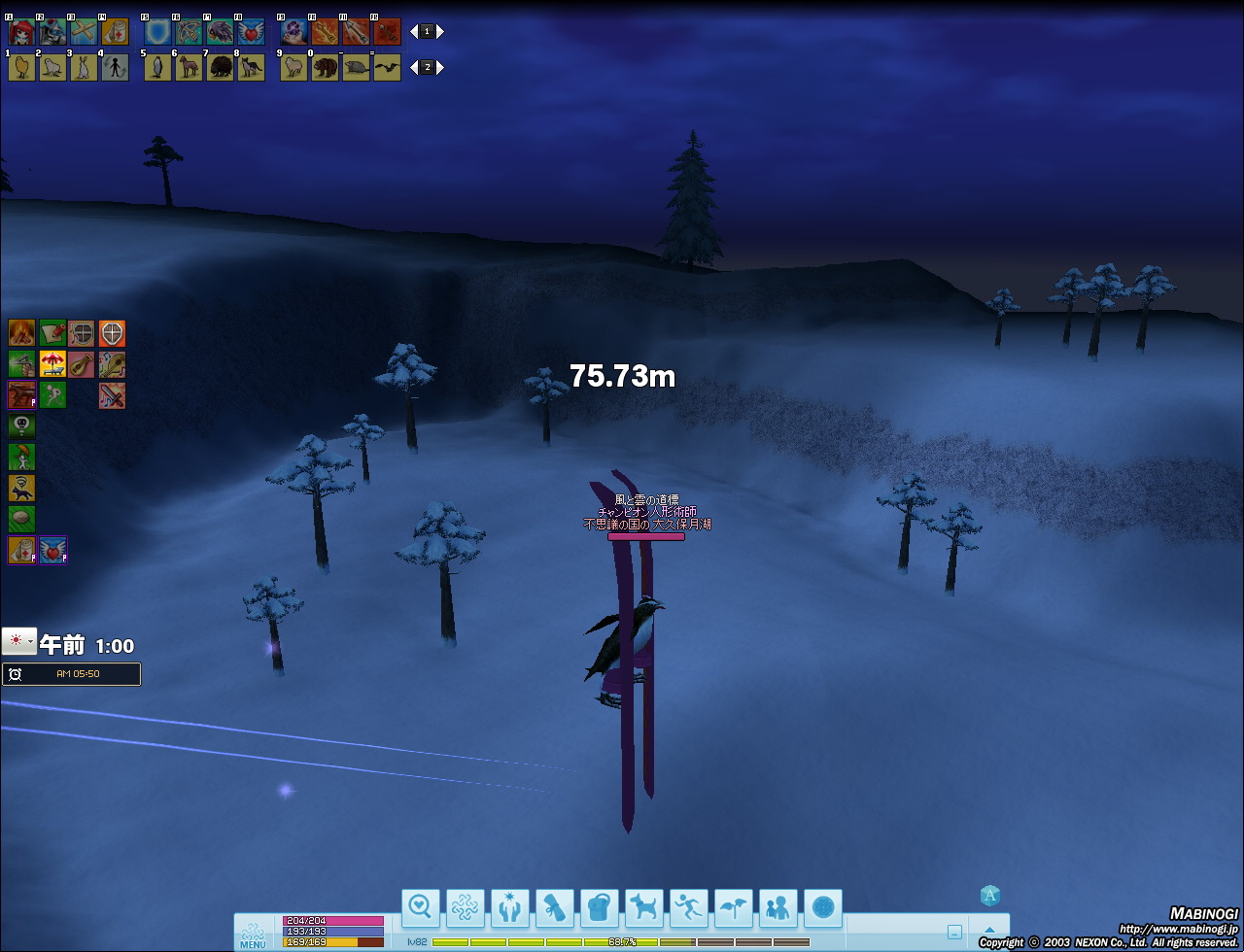Switch second hotbar to previous page arrow
Image resolution: width=1244 pixels, height=952 pixels.
click(x=414, y=67)
